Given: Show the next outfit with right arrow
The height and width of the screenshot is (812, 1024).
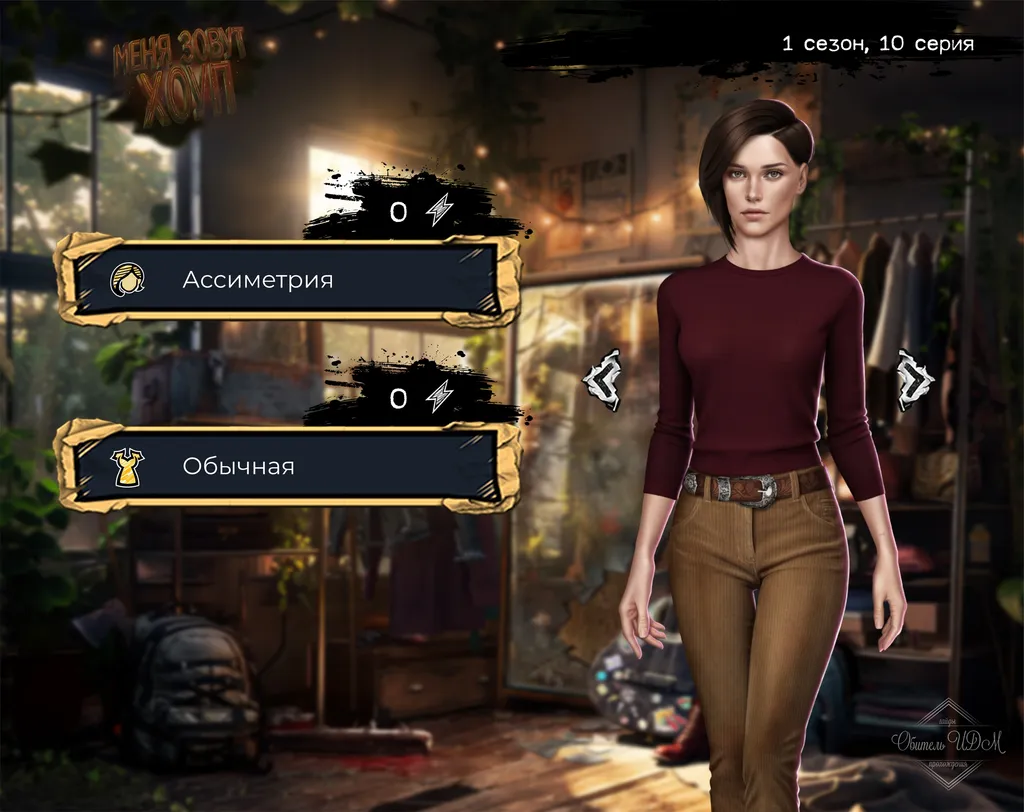Looking at the screenshot, I should tap(914, 380).
